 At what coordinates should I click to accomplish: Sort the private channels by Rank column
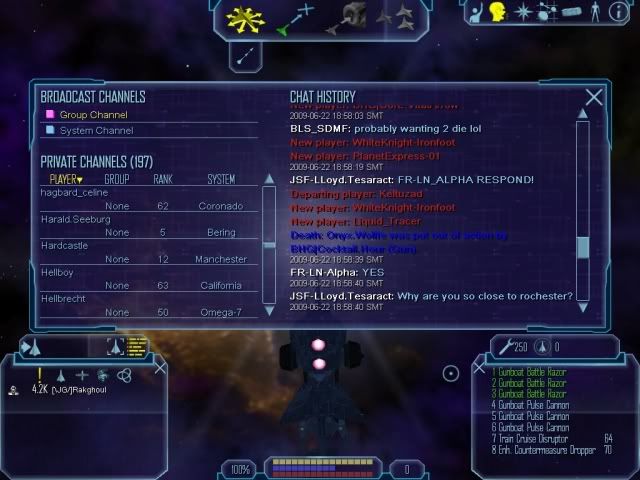point(163,179)
